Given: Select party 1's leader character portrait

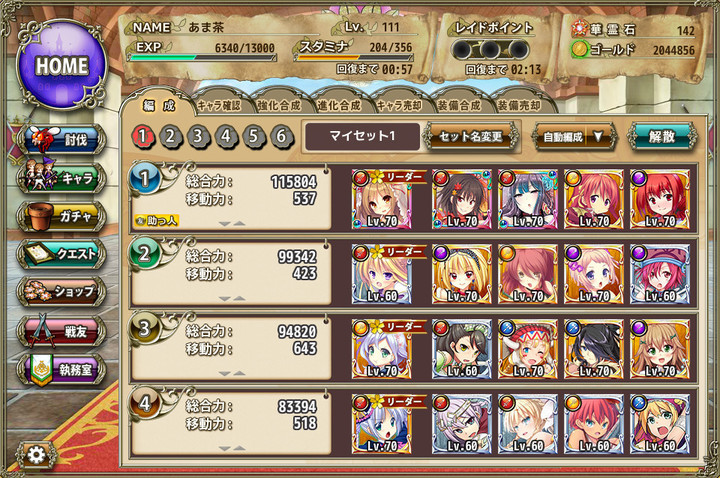Looking at the screenshot, I should [x=382, y=199].
